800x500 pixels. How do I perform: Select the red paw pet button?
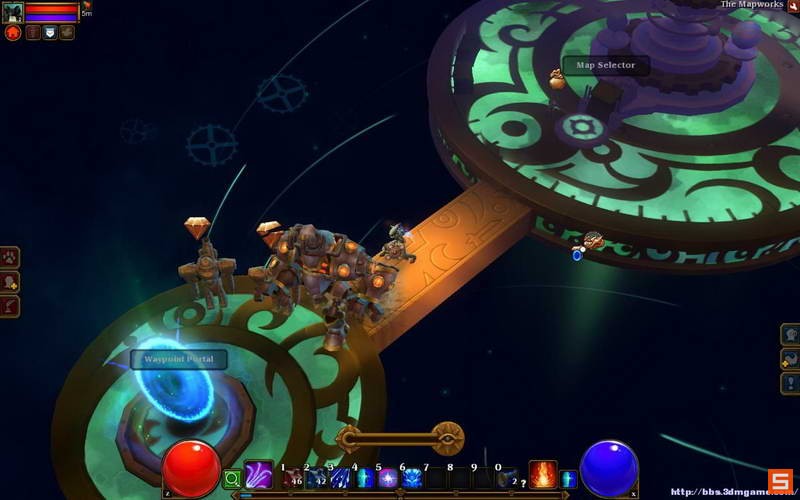12,32
